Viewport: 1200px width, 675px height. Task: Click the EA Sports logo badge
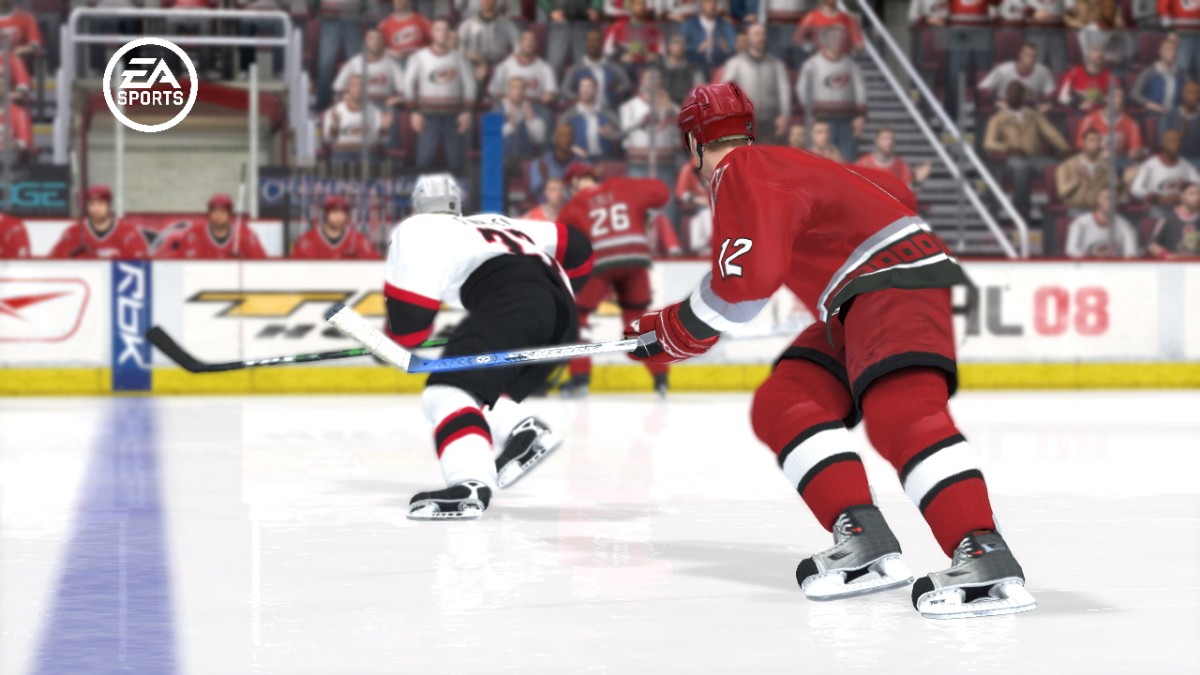click(150, 85)
